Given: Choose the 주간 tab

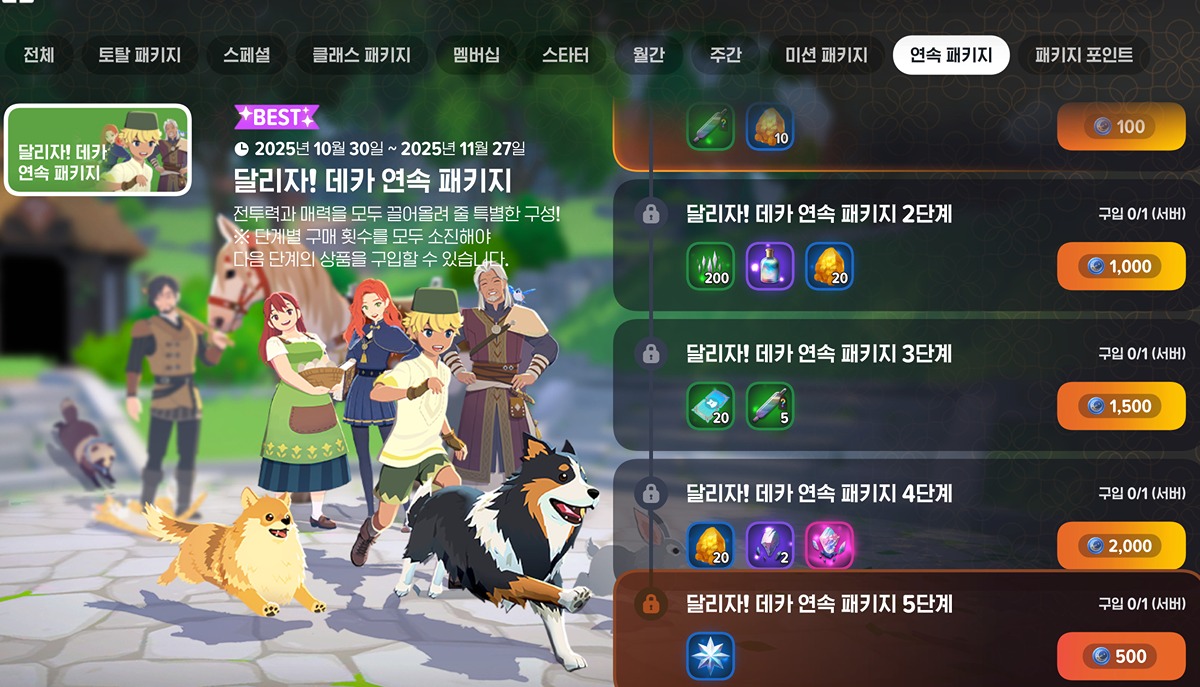Looking at the screenshot, I should [x=725, y=55].
